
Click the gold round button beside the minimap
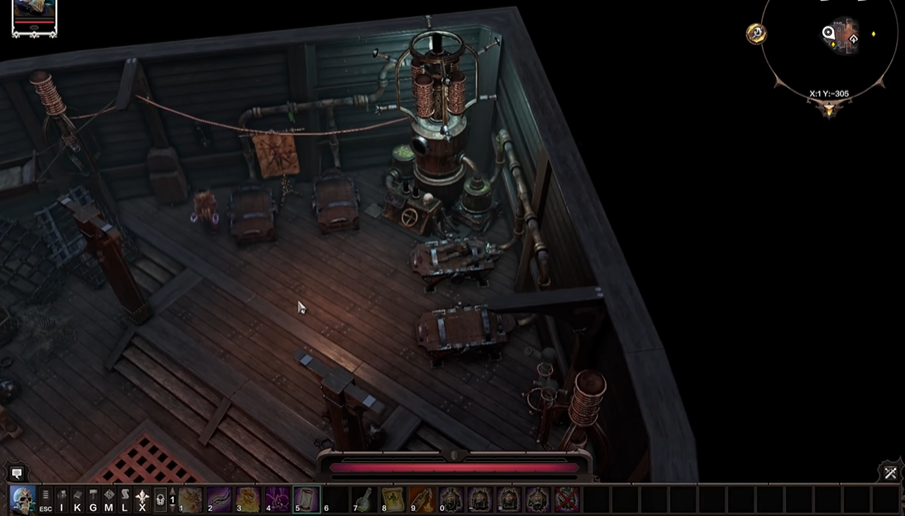coord(756,34)
